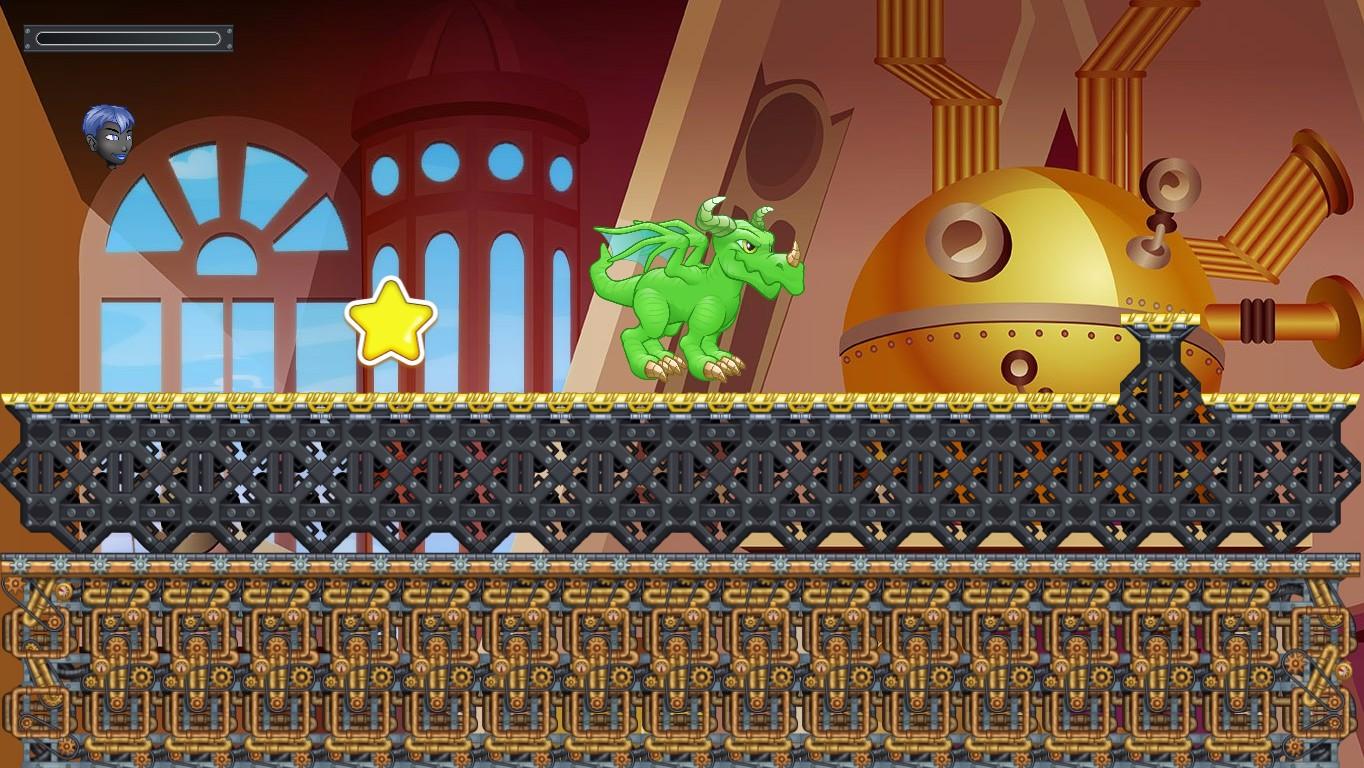Click the blue-haired player avatar portrait
1364x768 pixels.
pyautogui.click(x=107, y=133)
